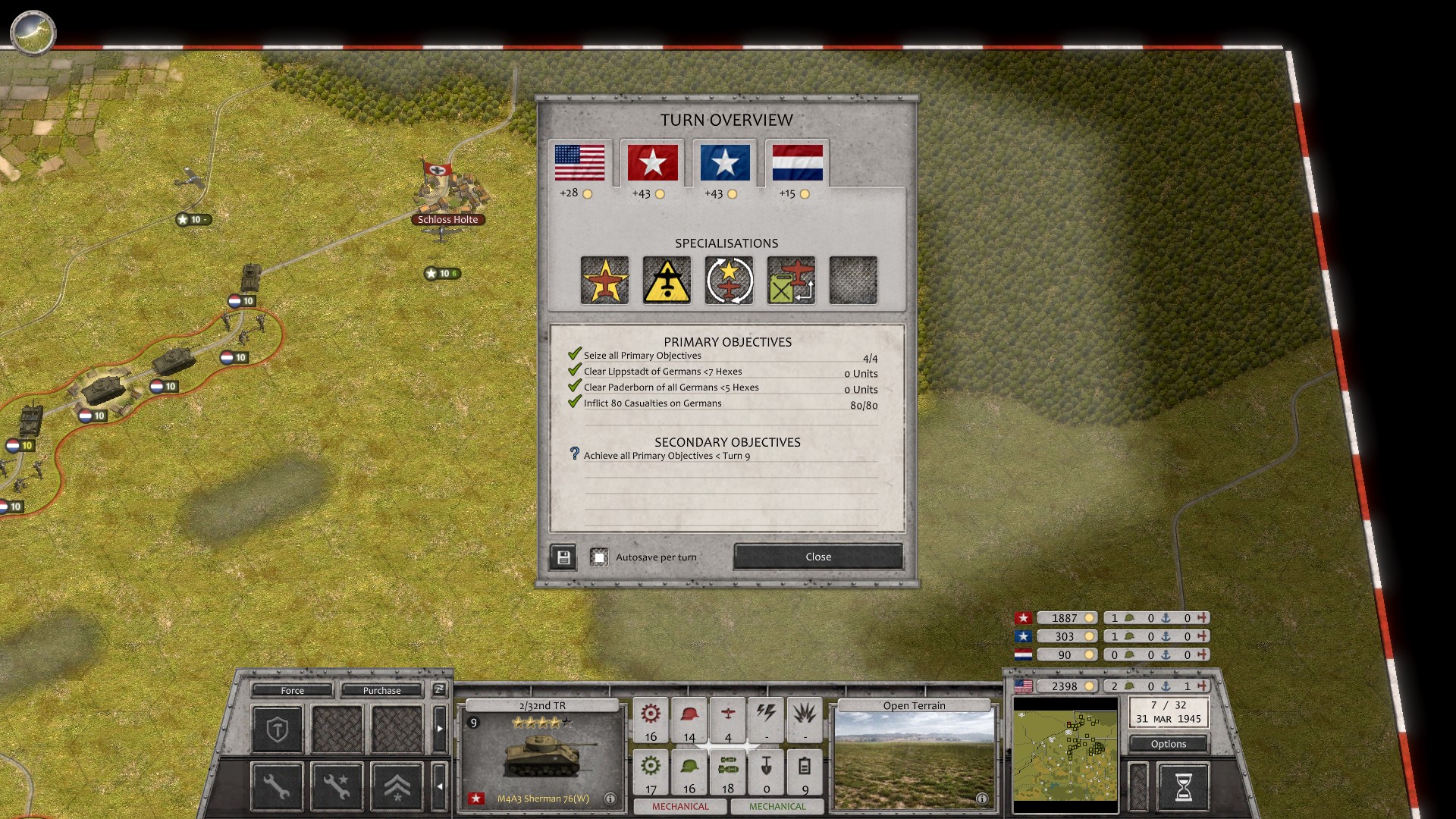Enable the Autosave per turn checkbox

click(x=600, y=557)
